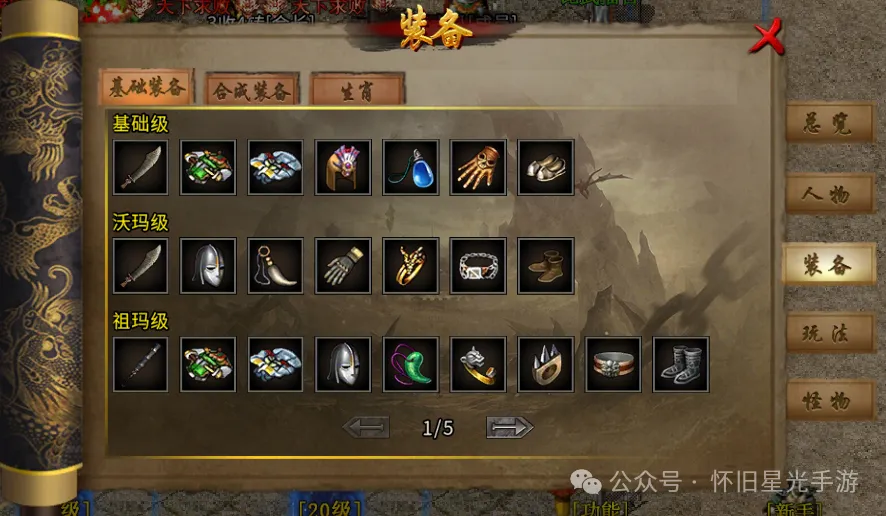Screen dimensions: 886x516
Task: Open the 总览 side menu
Action: 828,122
